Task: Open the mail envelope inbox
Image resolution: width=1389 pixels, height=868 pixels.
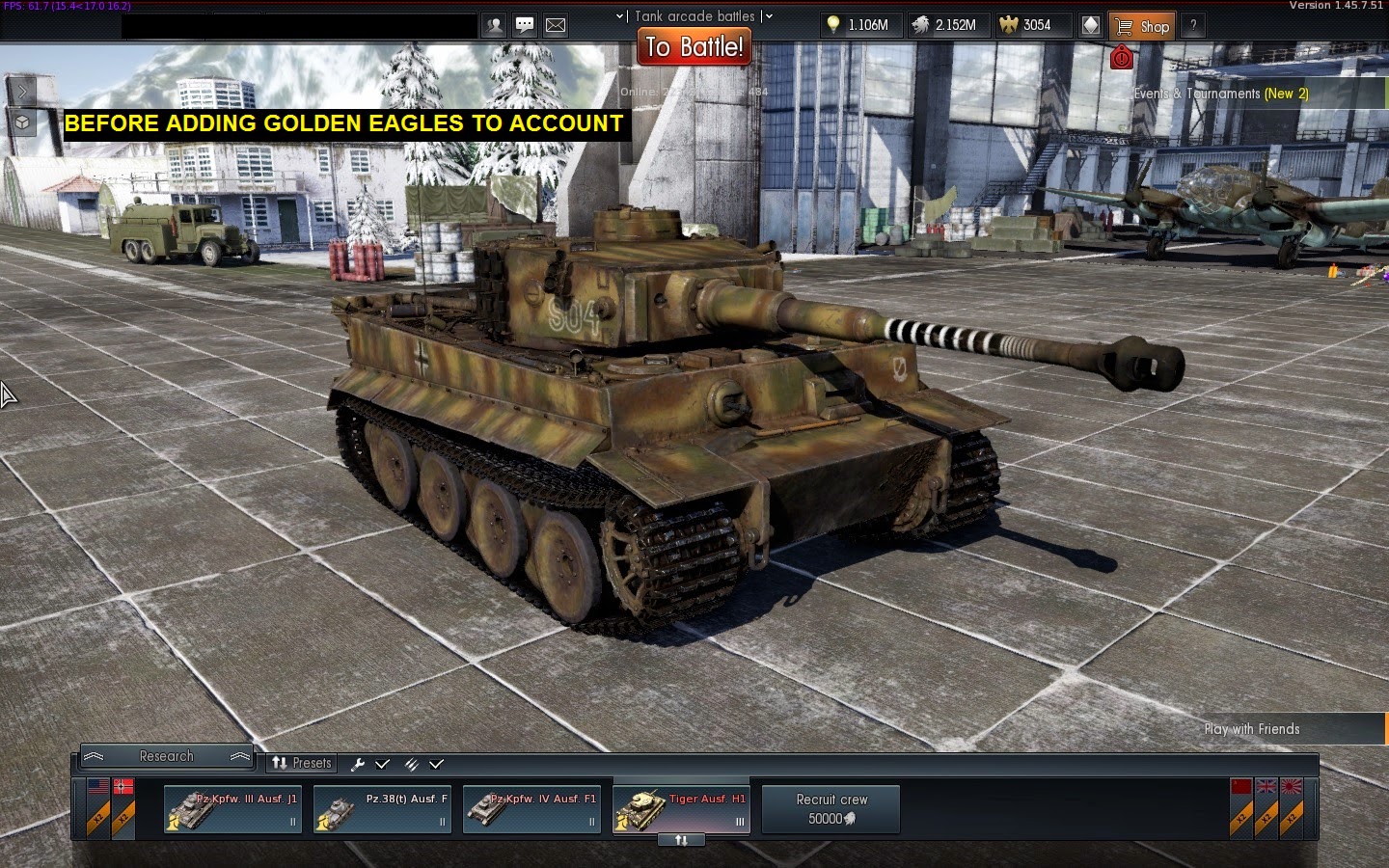Action: click(556, 26)
